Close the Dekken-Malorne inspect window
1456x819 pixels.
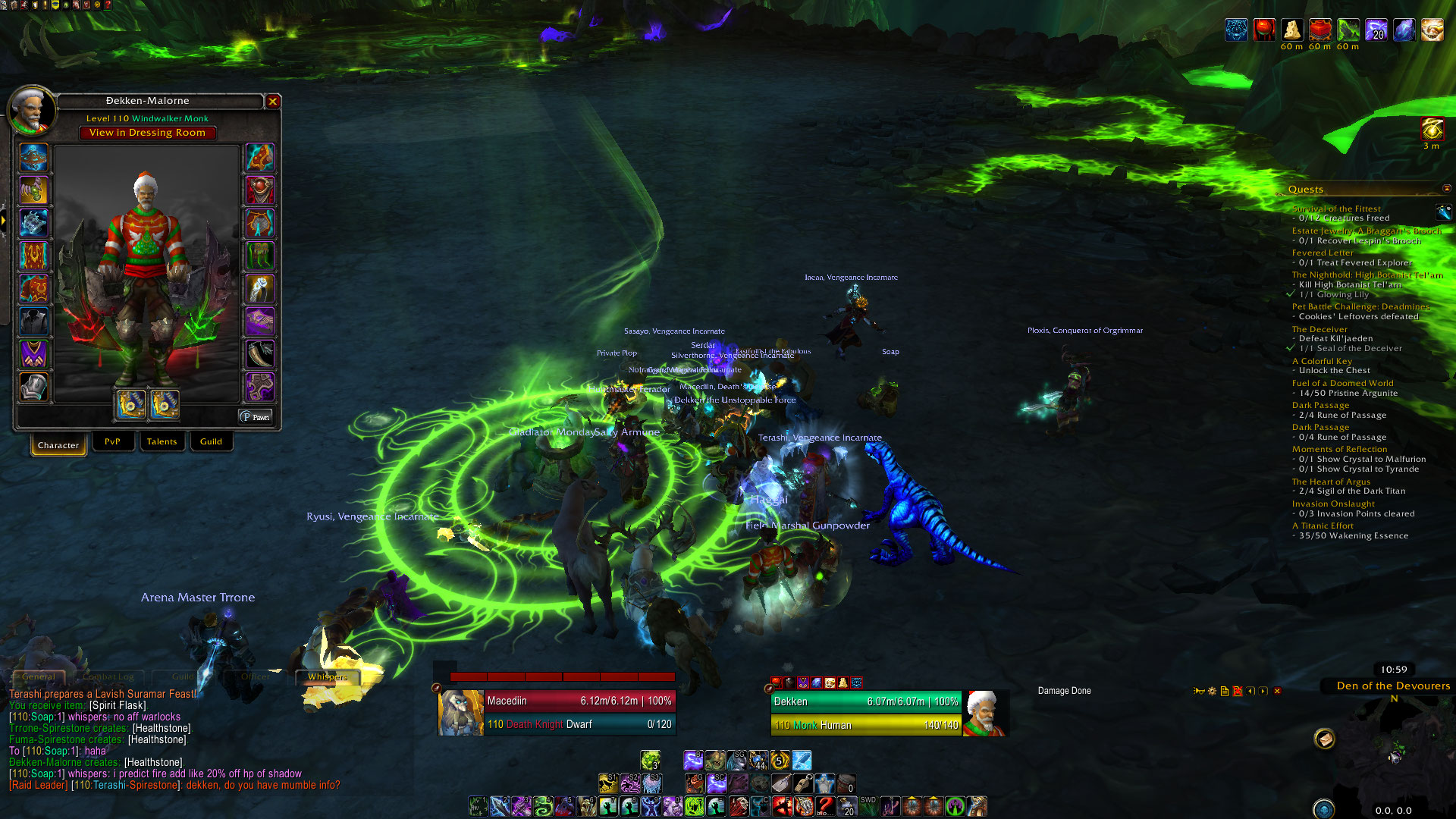click(x=273, y=101)
